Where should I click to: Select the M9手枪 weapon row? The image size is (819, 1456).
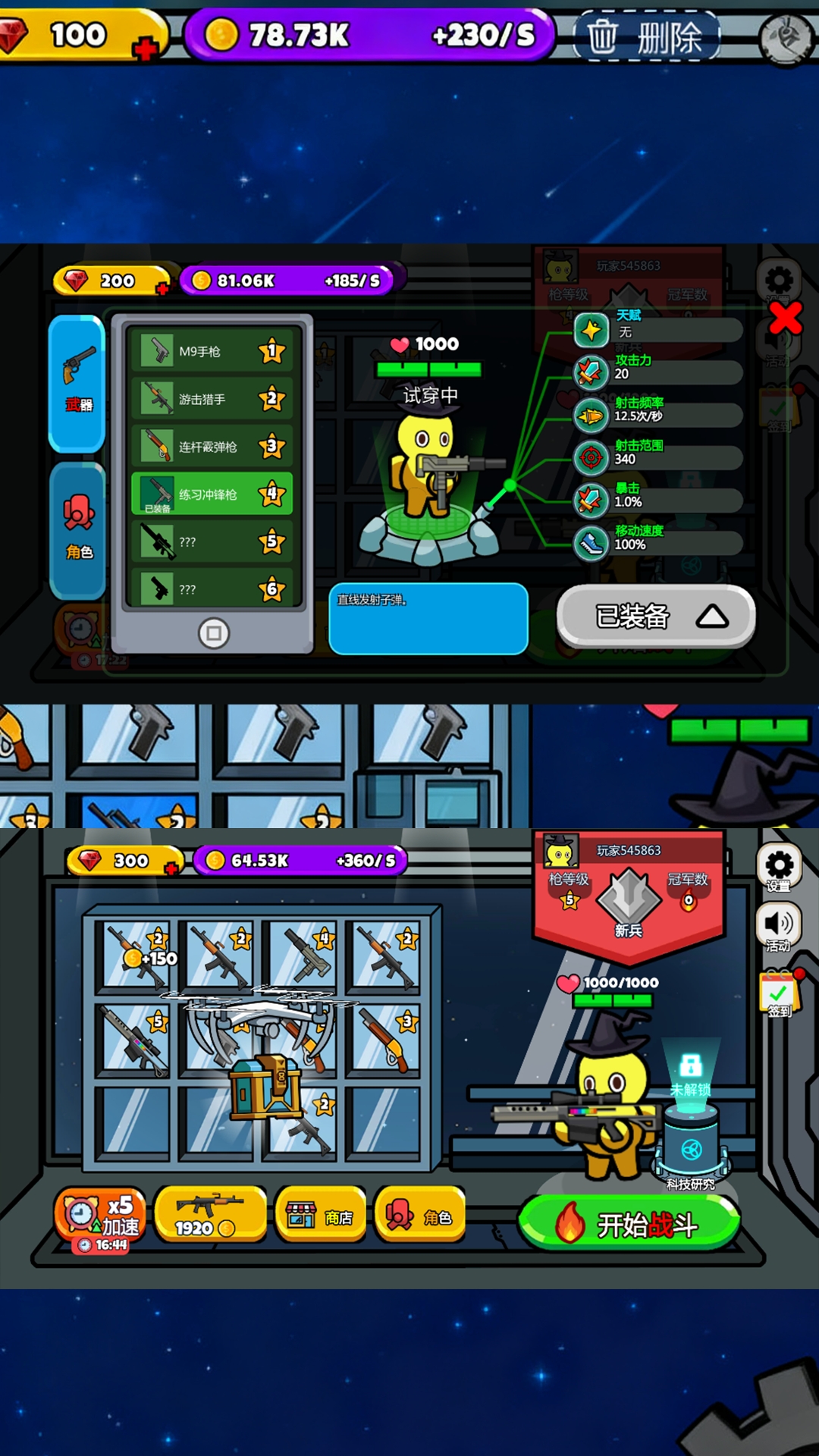click(x=212, y=351)
